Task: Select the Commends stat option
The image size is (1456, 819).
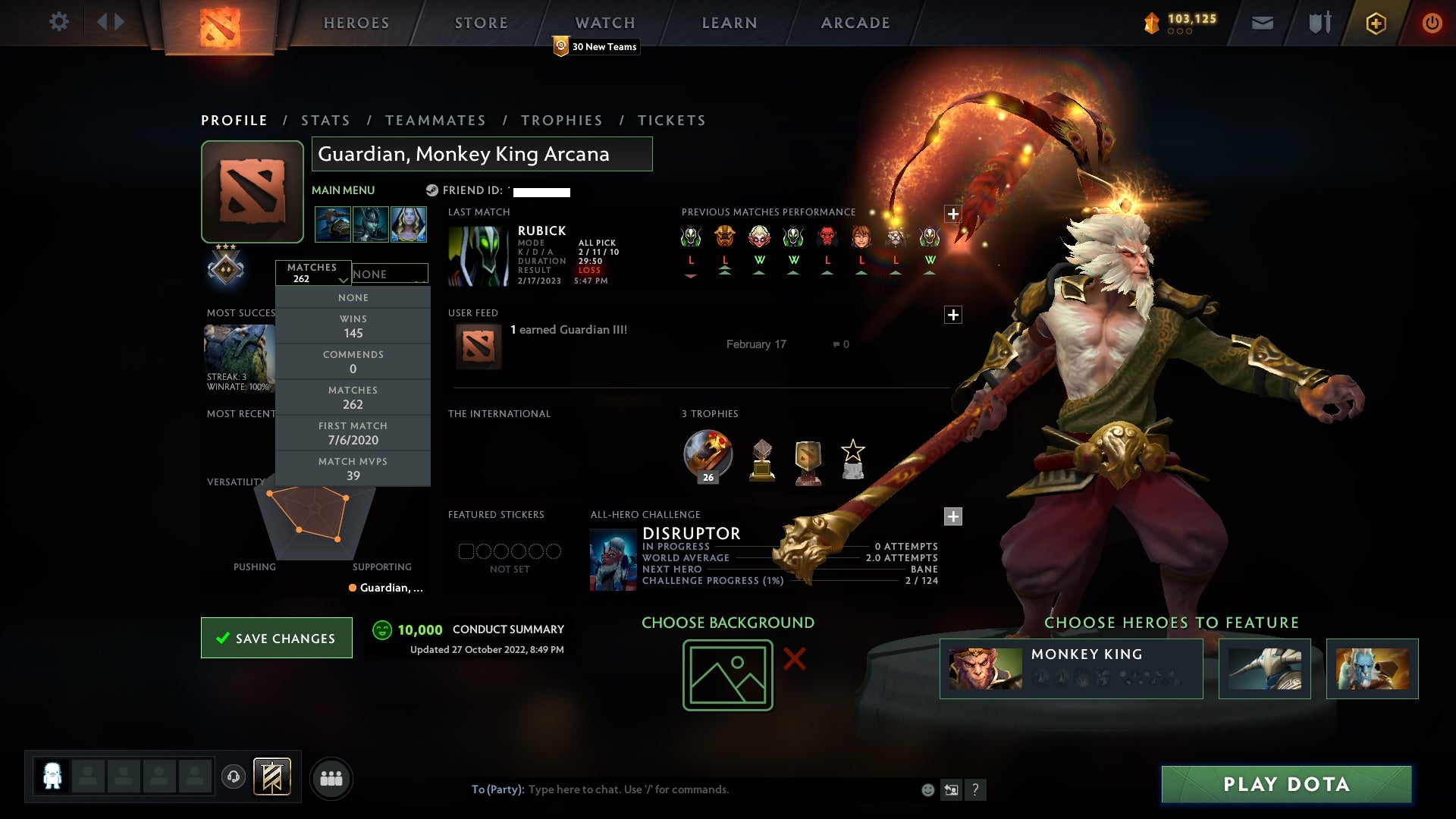Action: click(x=353, y=362)
